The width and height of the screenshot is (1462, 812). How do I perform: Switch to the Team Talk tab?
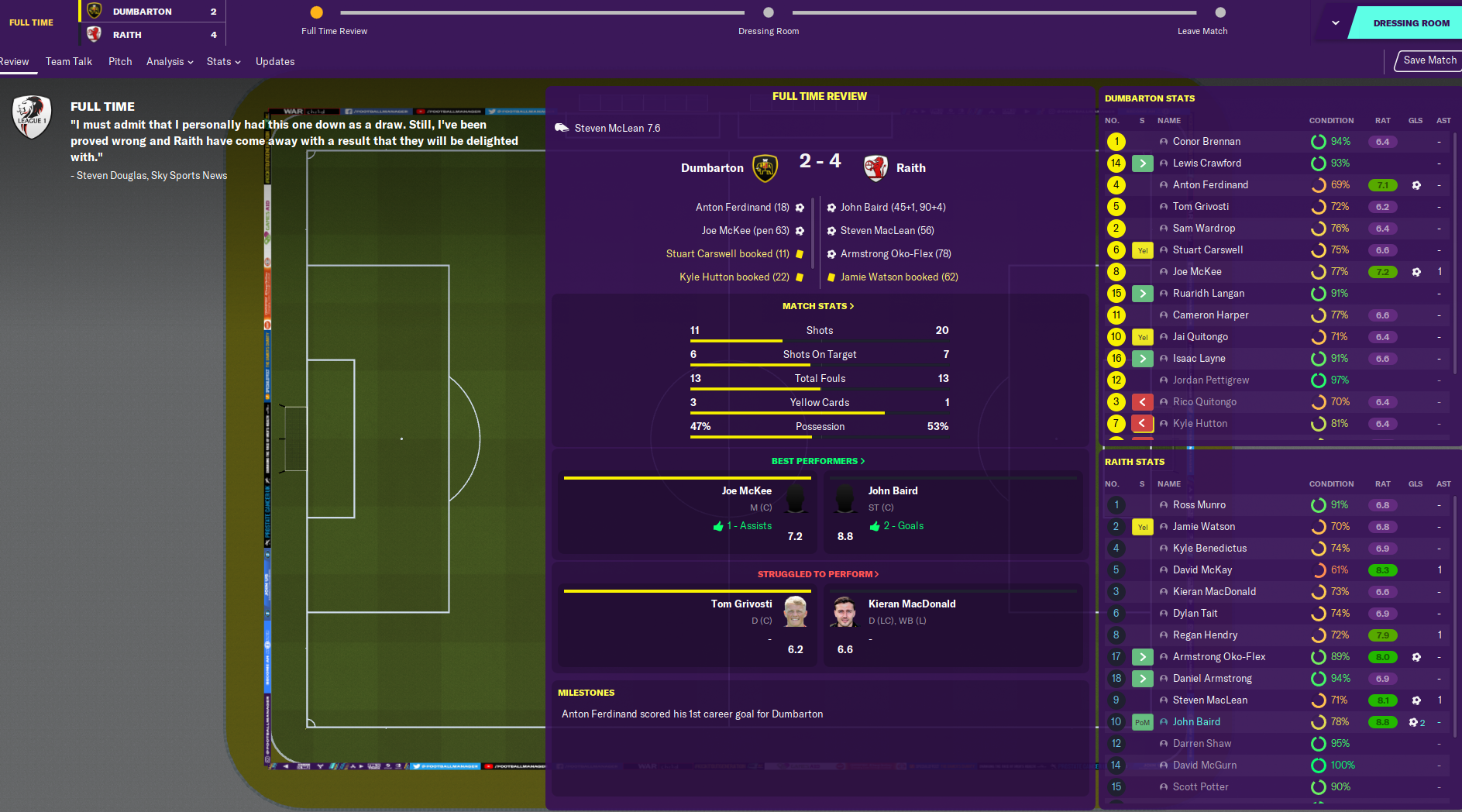[68, 62]
